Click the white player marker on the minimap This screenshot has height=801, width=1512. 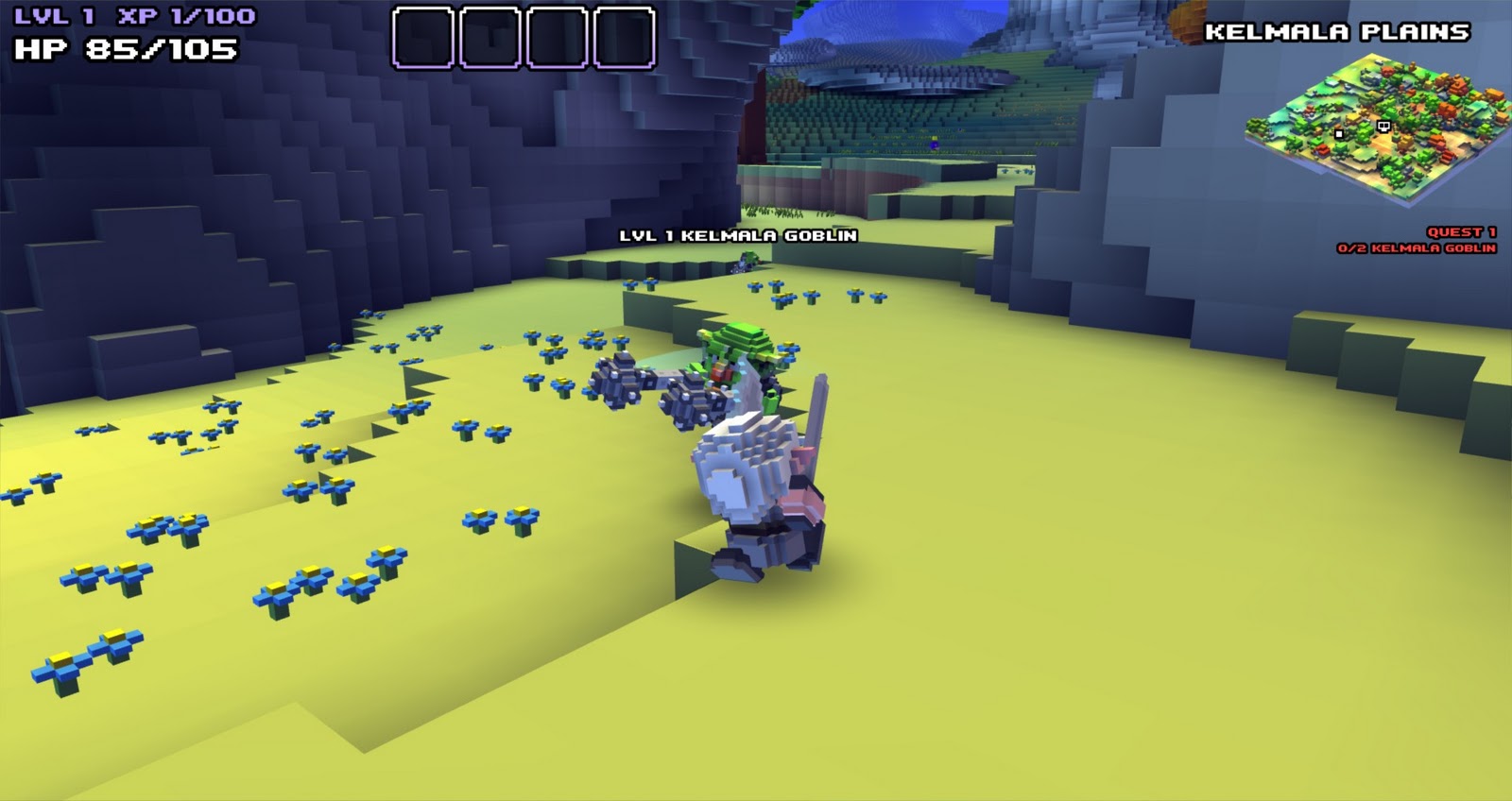point(1340,135)
